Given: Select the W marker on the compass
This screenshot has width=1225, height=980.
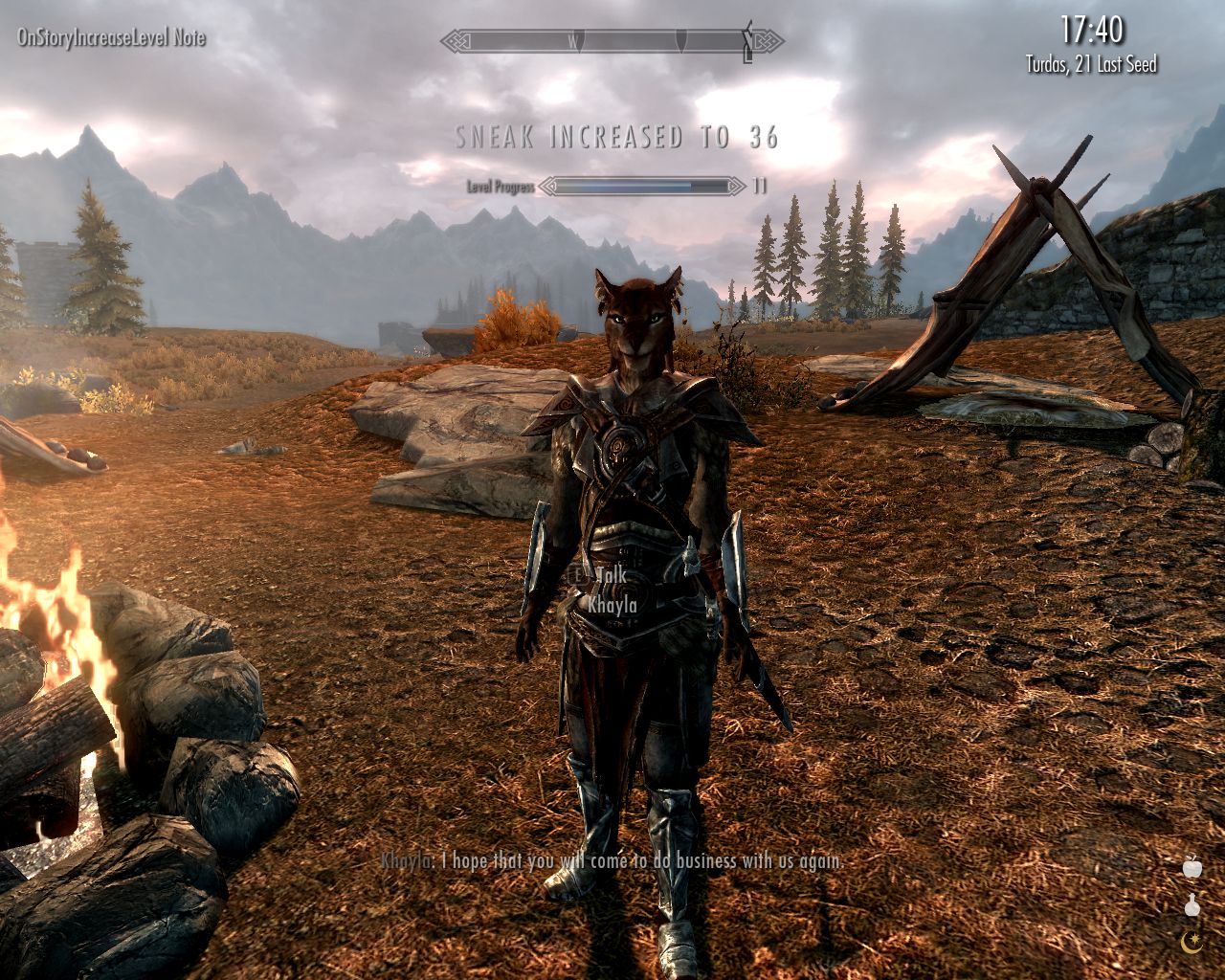Looking at the screenshot, I should click(x=573, y=41).
